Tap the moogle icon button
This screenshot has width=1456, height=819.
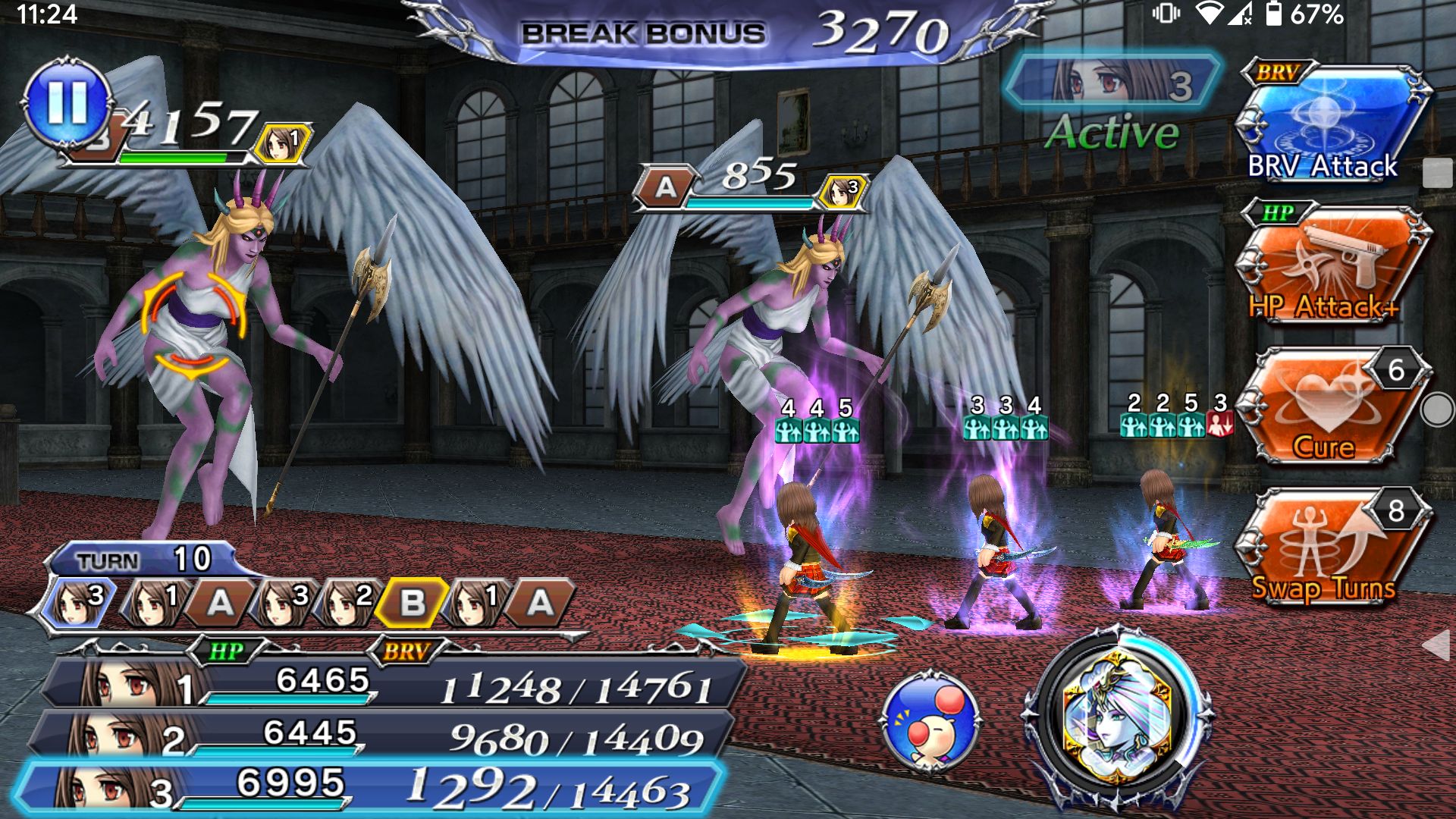(930, 720)
